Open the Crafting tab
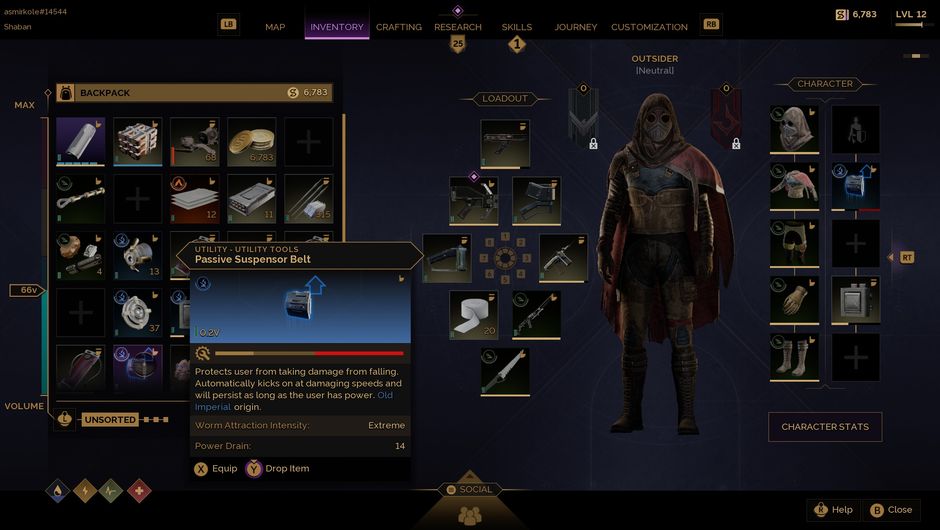Screen dimensions: 940x530 click(x=398, y=27)
